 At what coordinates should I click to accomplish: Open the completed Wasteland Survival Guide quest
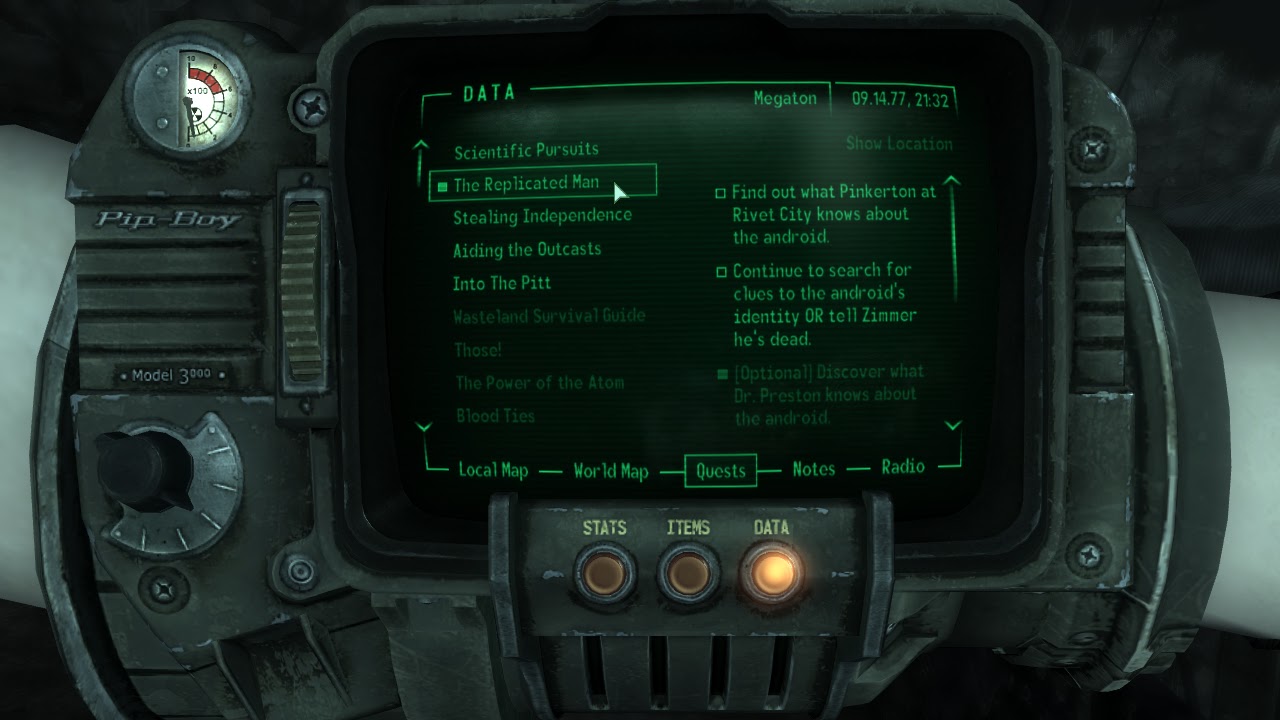pos(549,316)
